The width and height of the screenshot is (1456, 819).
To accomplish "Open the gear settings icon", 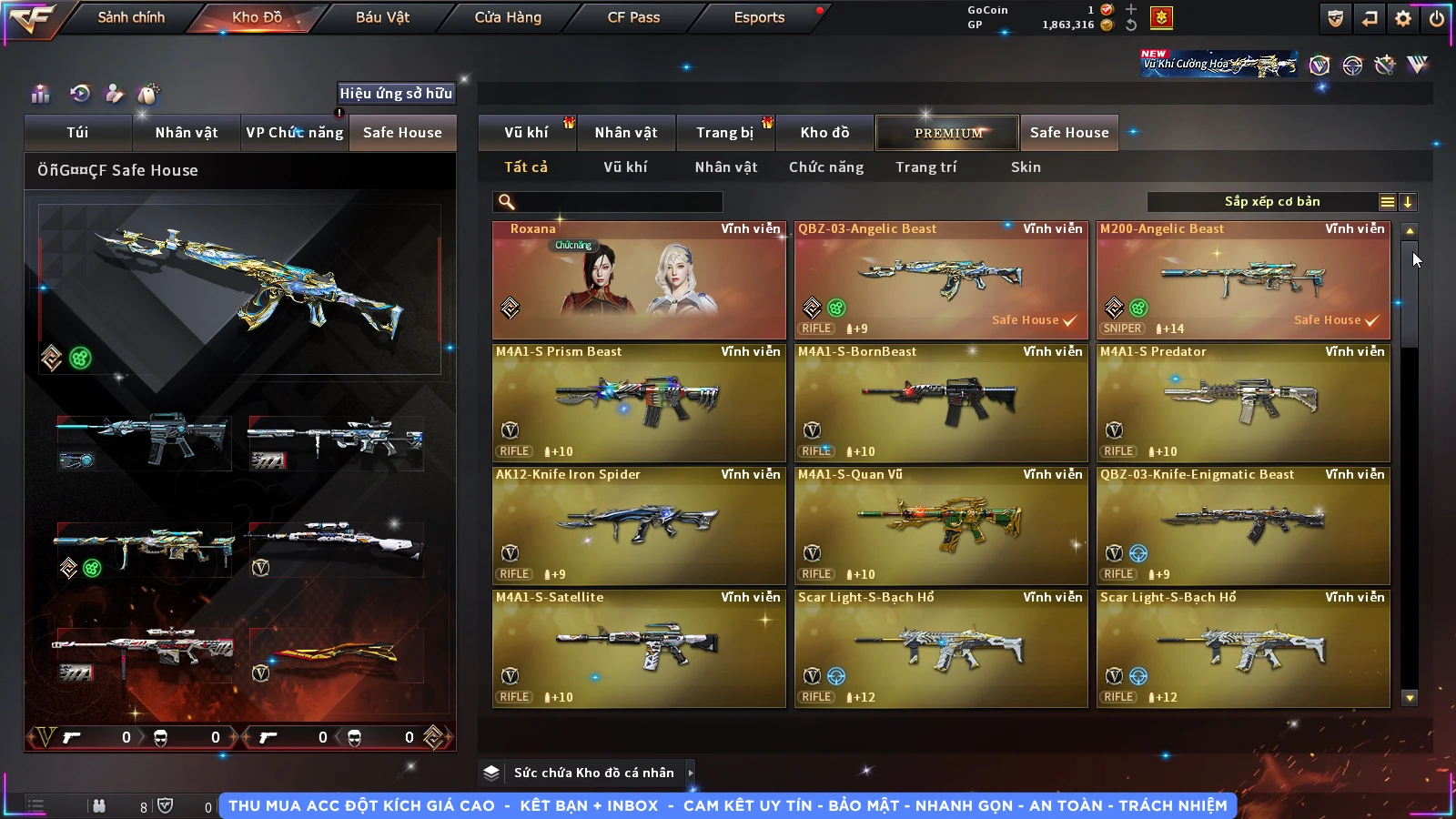I will click(x=1403, y=18).
